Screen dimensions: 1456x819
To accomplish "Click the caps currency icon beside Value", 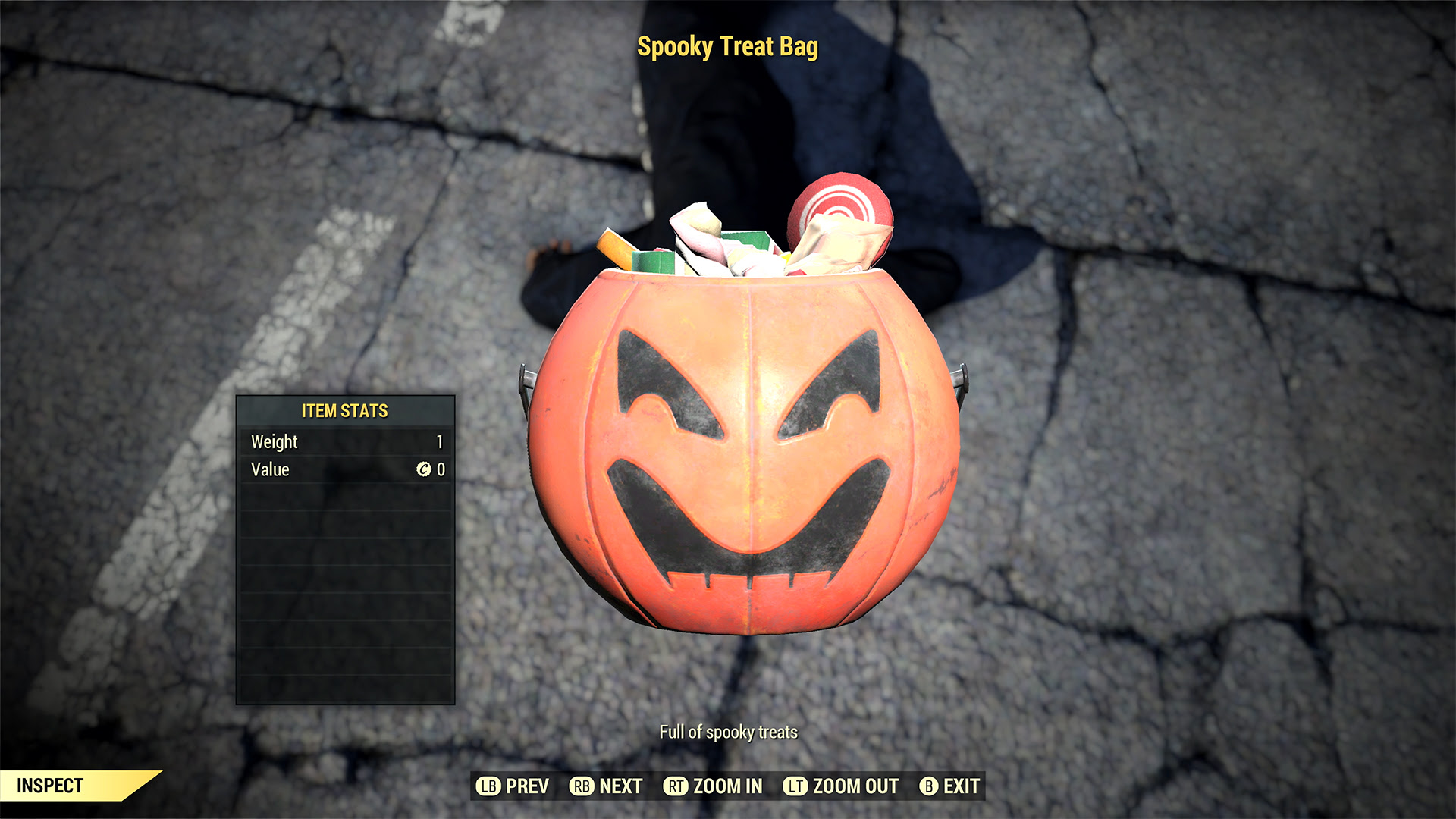I will point(424,469).
